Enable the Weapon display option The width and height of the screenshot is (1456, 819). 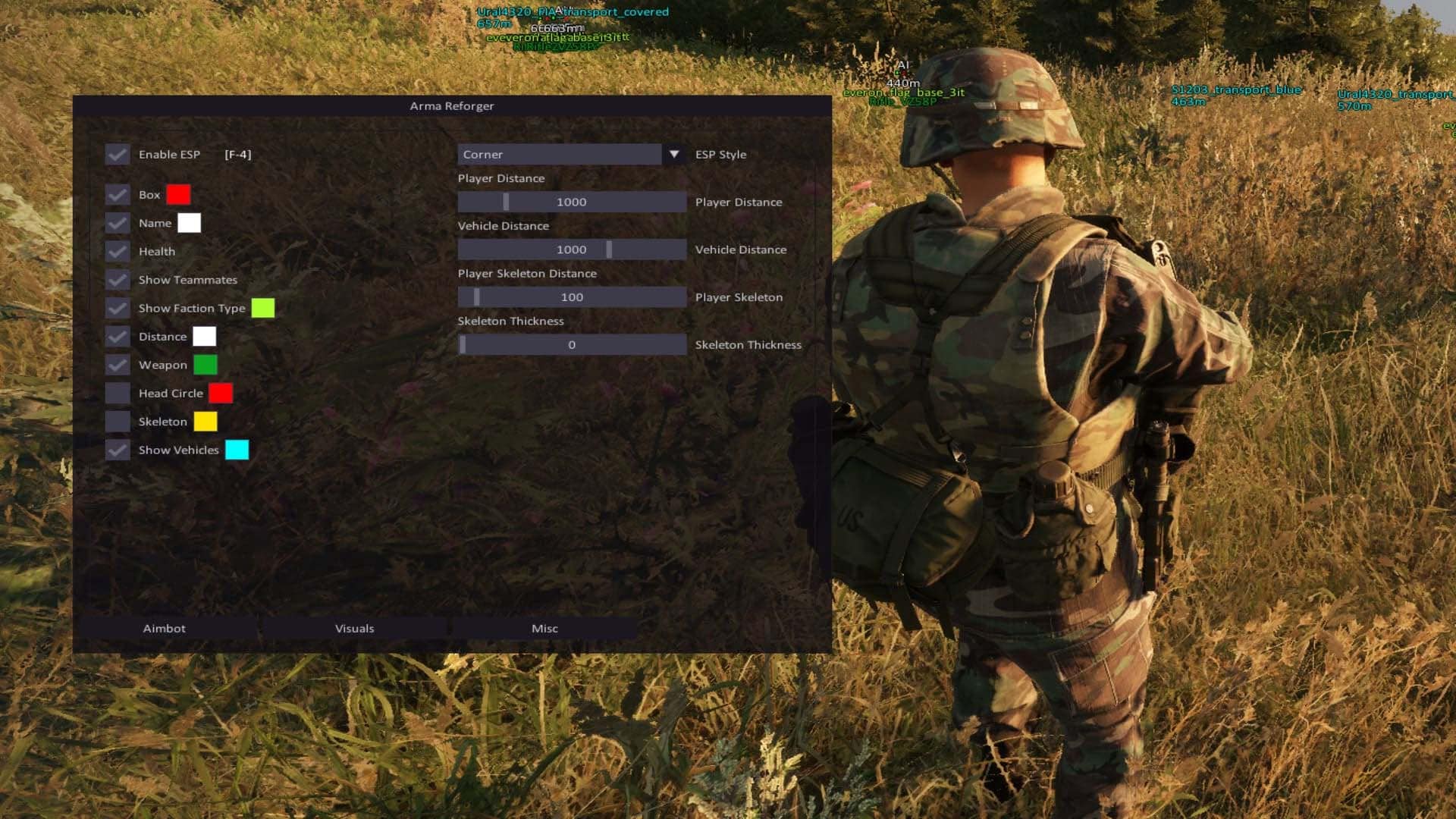point(118,365)
